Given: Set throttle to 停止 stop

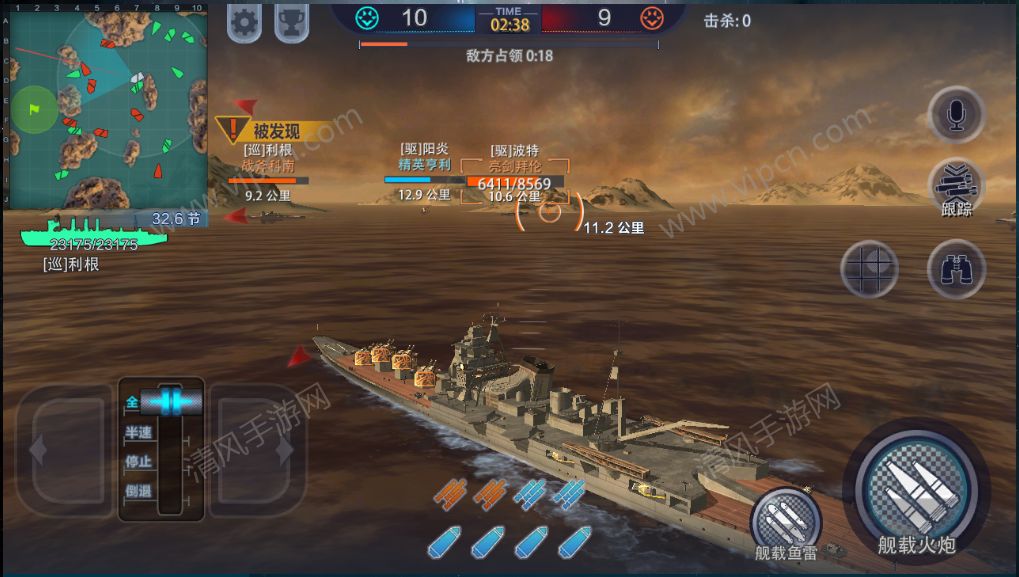Looking at the screenshot, I should [x=139, y=461].
